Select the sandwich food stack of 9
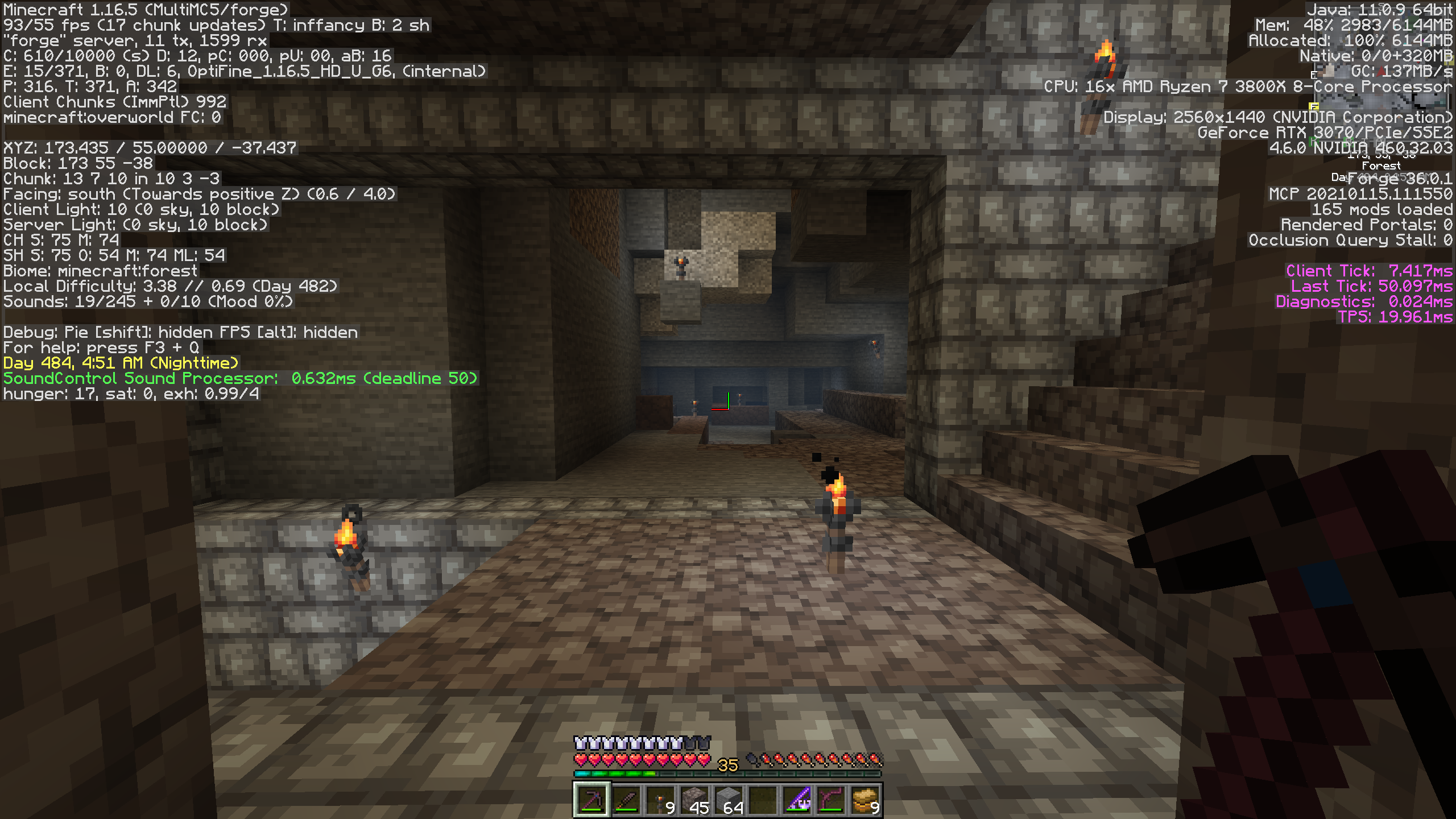Viewport: 1456px width, 819px height. pos(865,800)
